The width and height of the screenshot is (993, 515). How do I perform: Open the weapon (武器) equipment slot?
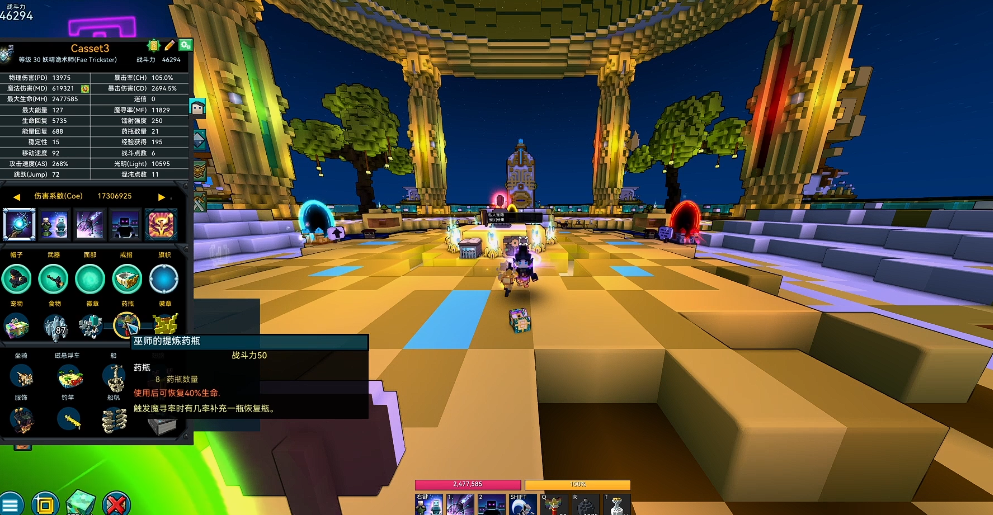tap(54, 280)
